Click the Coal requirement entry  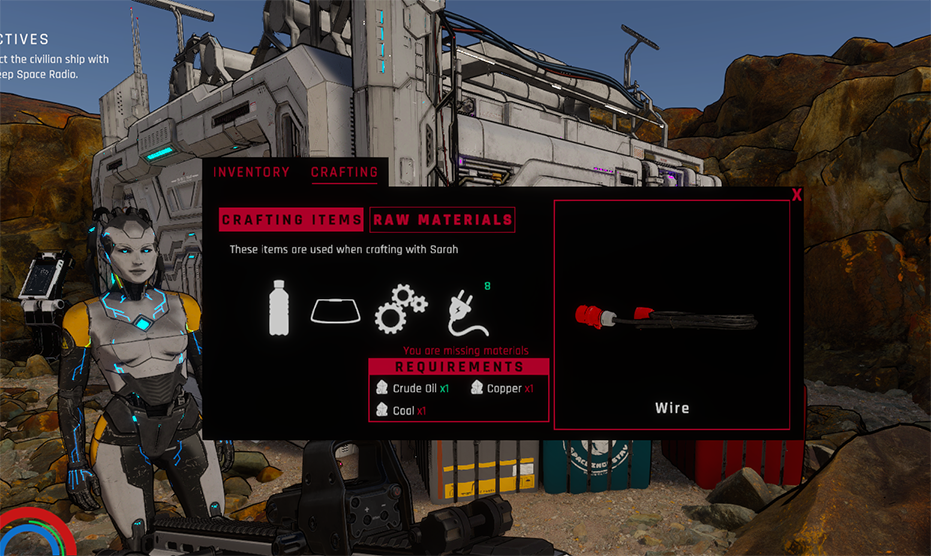[402, 410]
